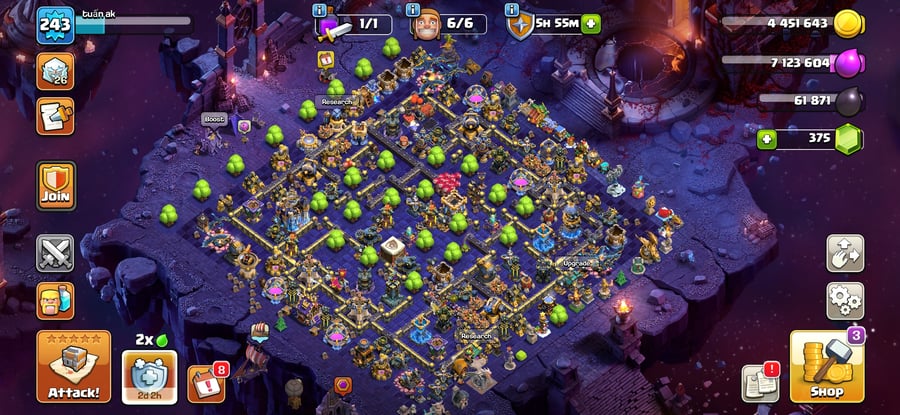Open the trophy league badge showing 26
This screenshot has height=415, width=900.
(56, 71)
